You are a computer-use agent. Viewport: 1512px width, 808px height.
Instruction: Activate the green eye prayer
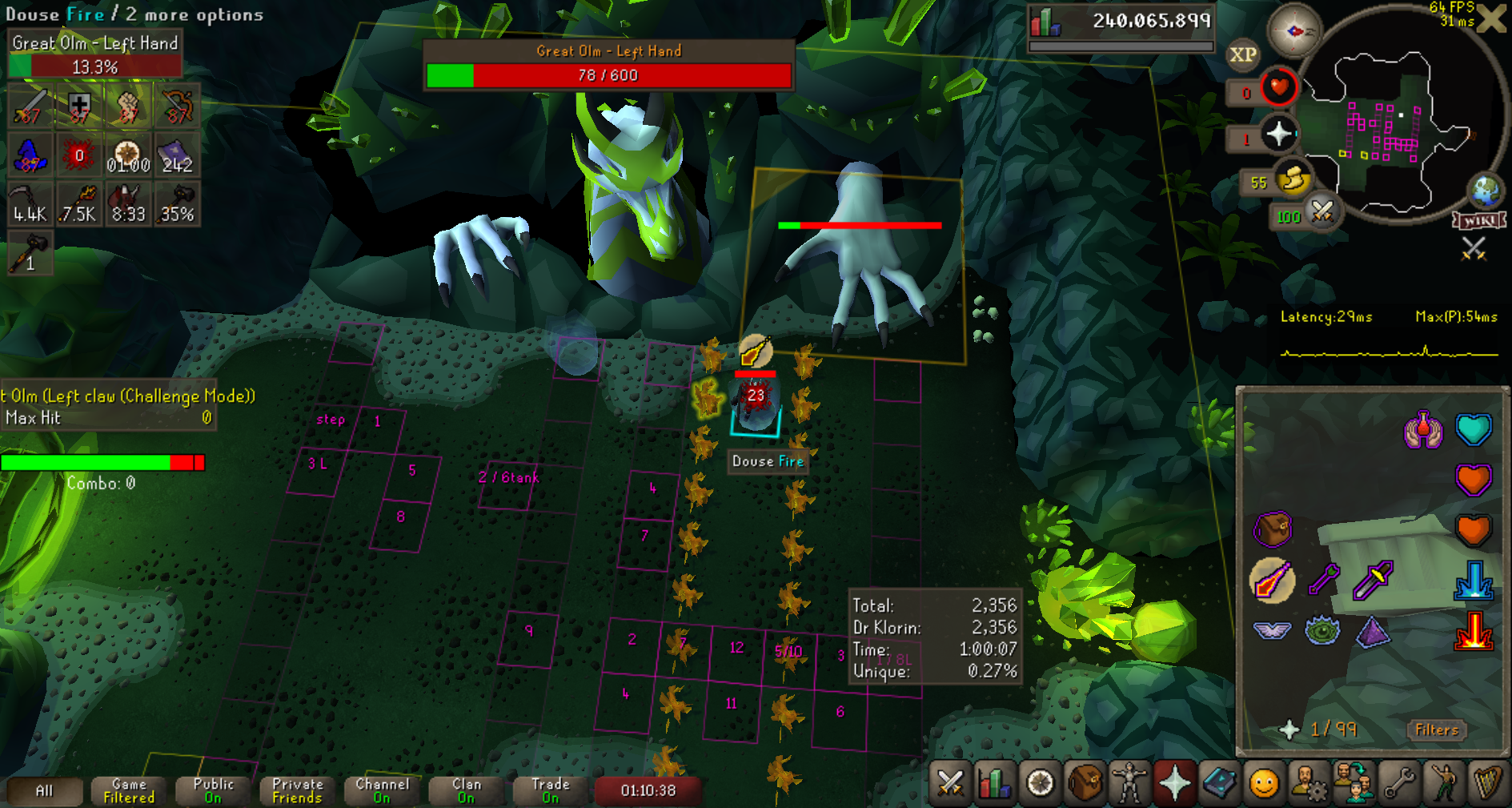[x=1322, y=630]
